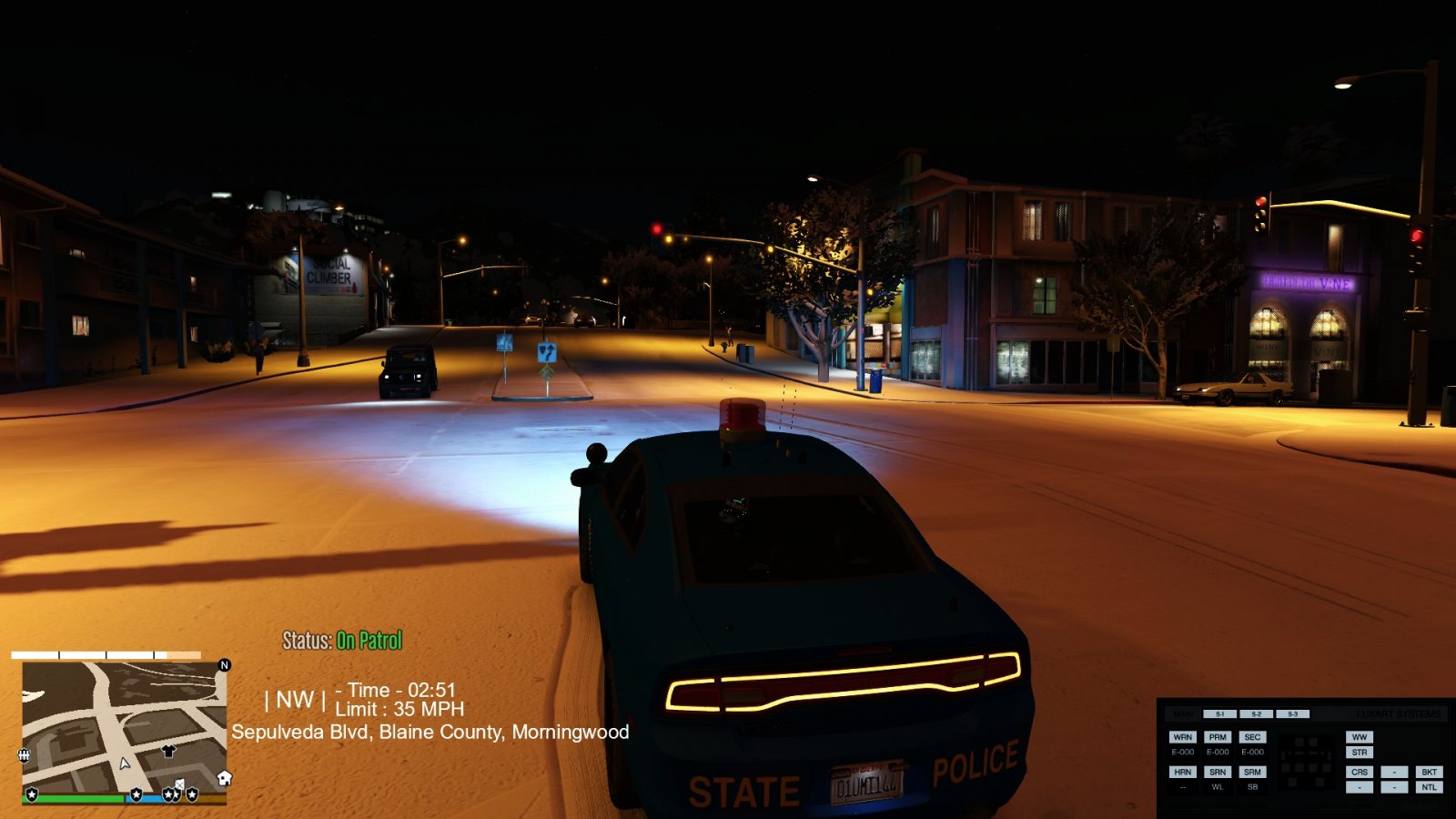Screen dimensions: 1456x819
Task: Click the SRM button on siren panel
Action: (1252, 772)
